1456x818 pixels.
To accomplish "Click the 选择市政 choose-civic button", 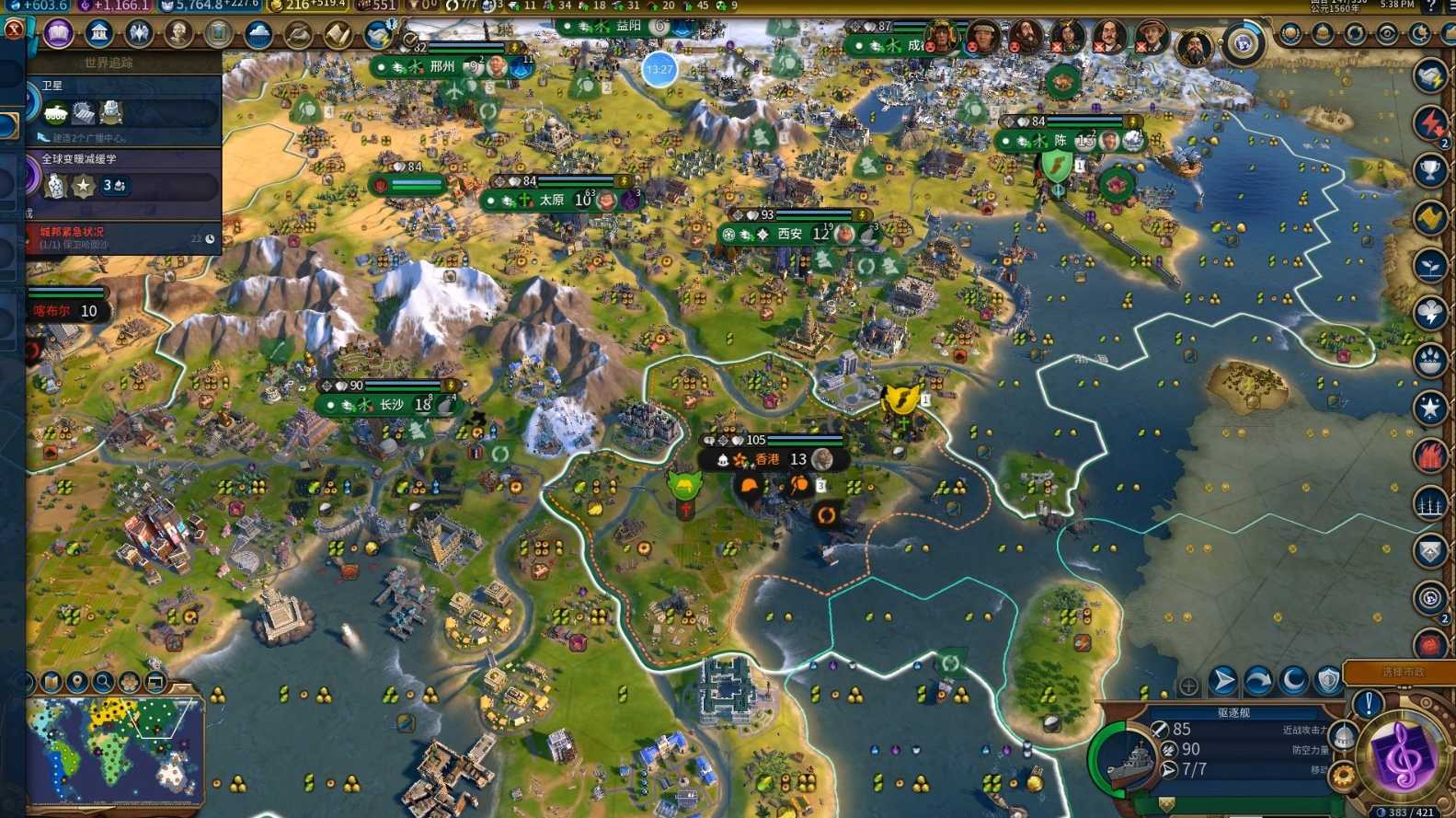I will point(1402,673).
